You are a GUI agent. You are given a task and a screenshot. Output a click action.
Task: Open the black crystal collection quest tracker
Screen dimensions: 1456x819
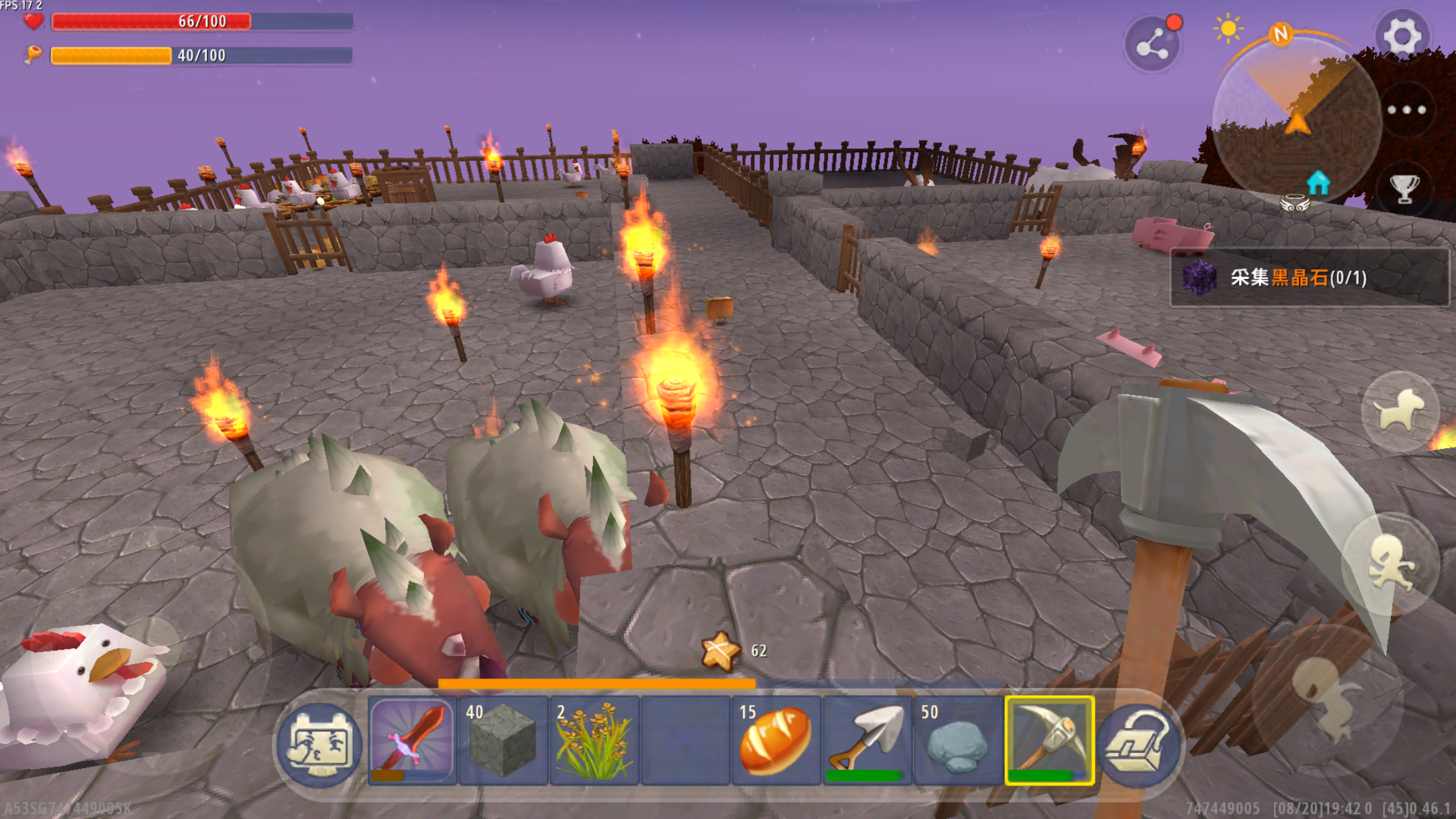click(1309, 278)
